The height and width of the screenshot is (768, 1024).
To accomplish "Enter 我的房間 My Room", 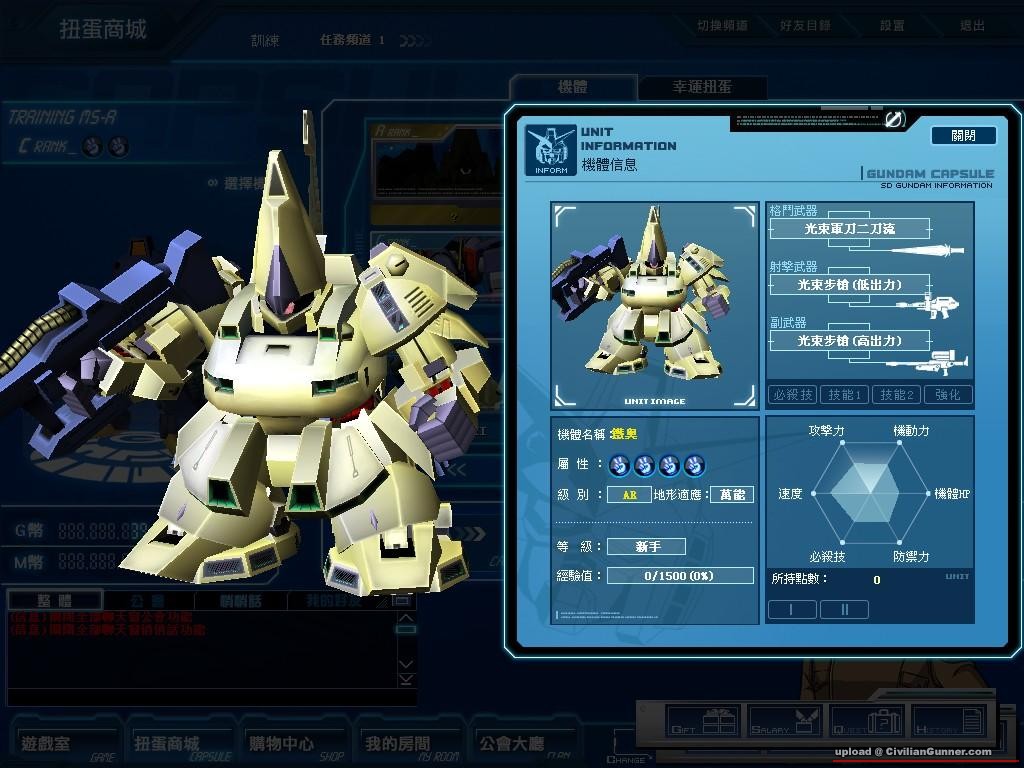I will pos(397,744).
